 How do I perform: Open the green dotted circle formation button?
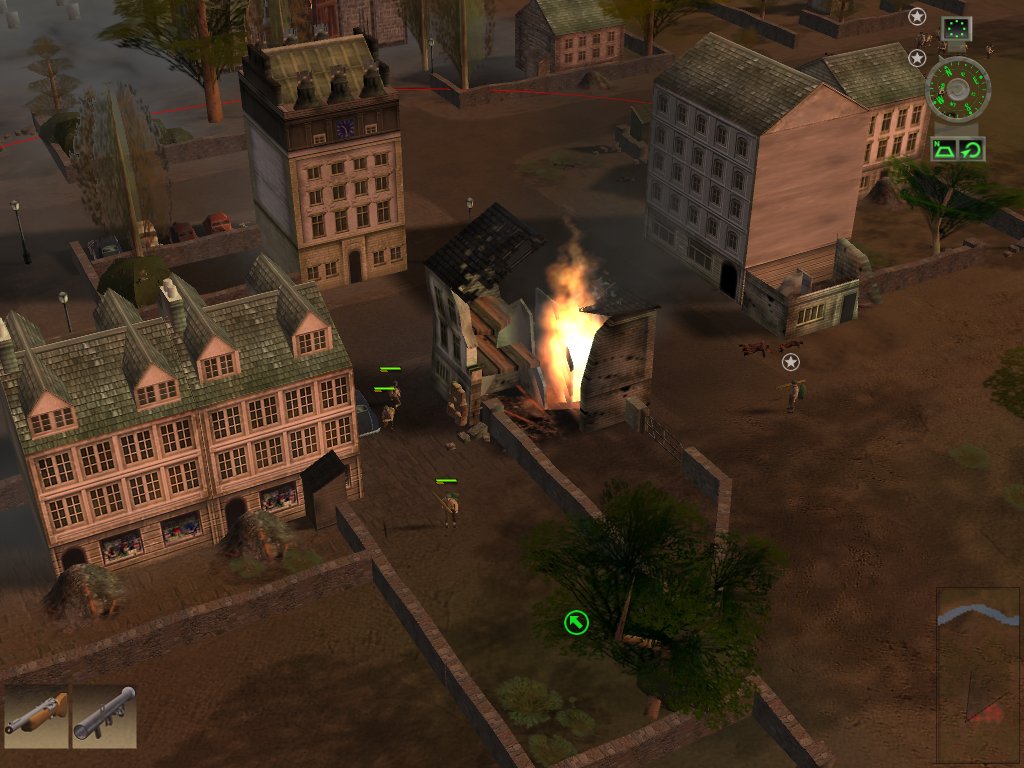(x=957, y=28)
